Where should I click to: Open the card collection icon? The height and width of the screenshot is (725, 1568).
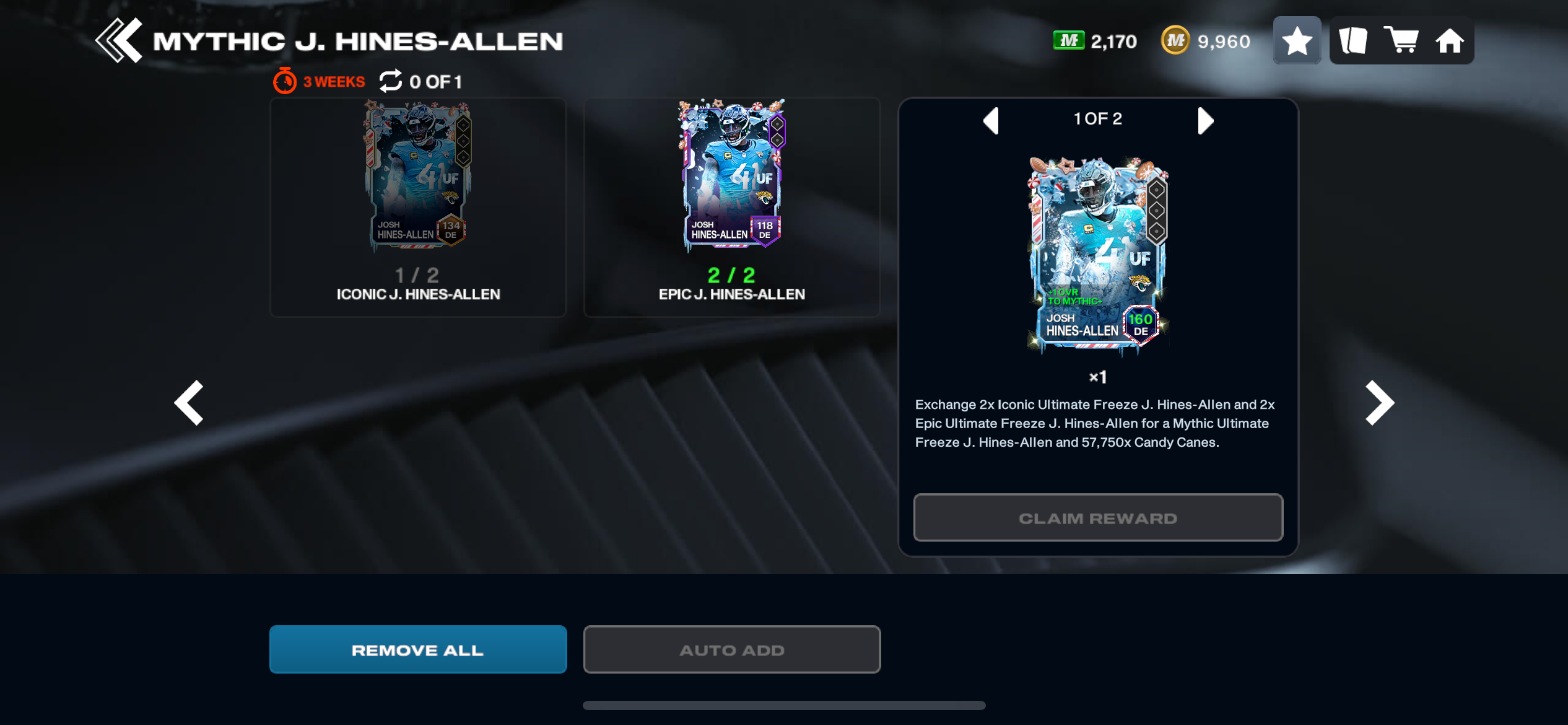pos(1353,41)
